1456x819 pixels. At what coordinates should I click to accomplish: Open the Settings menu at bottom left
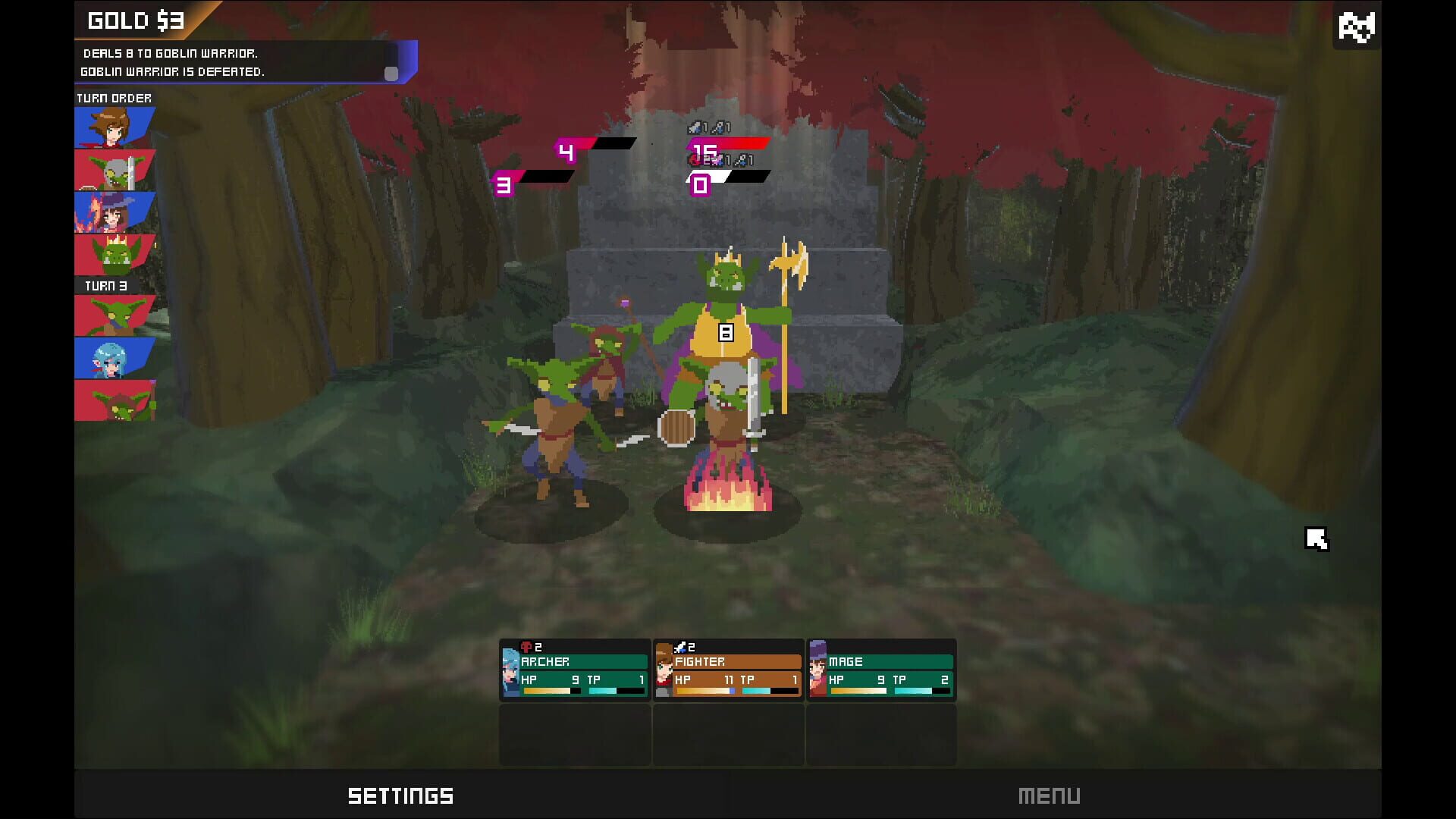(400, 795)
